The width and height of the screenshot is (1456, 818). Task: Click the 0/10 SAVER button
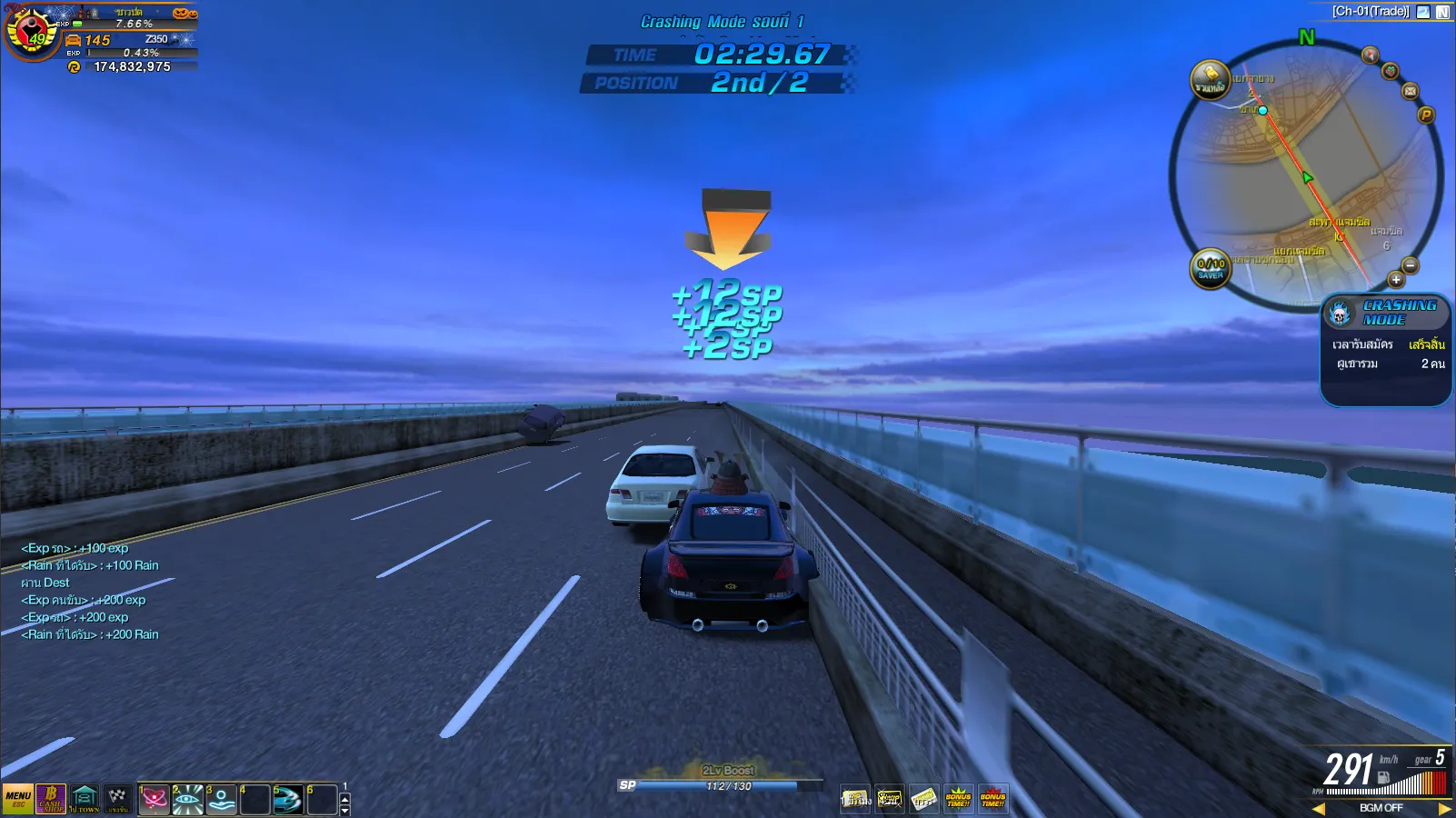tap(1211, 268)
